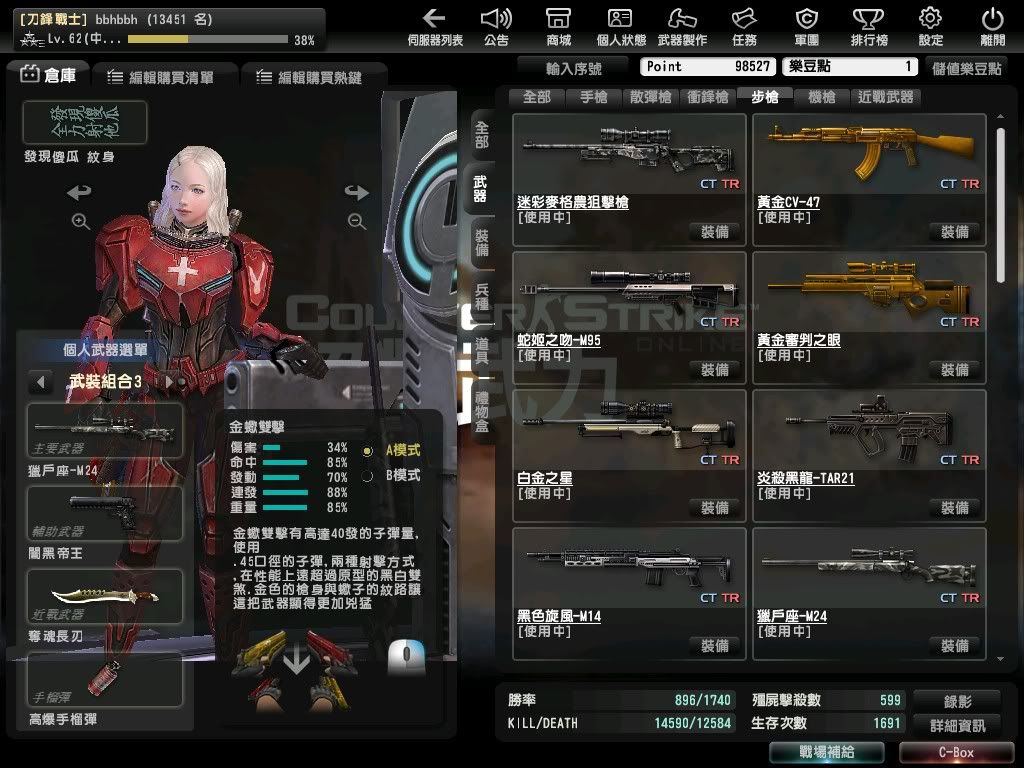Show the 全部 weapons category tab
Image resolution: width=1024 pixels, height=768 pixels.
pos(536,97)
